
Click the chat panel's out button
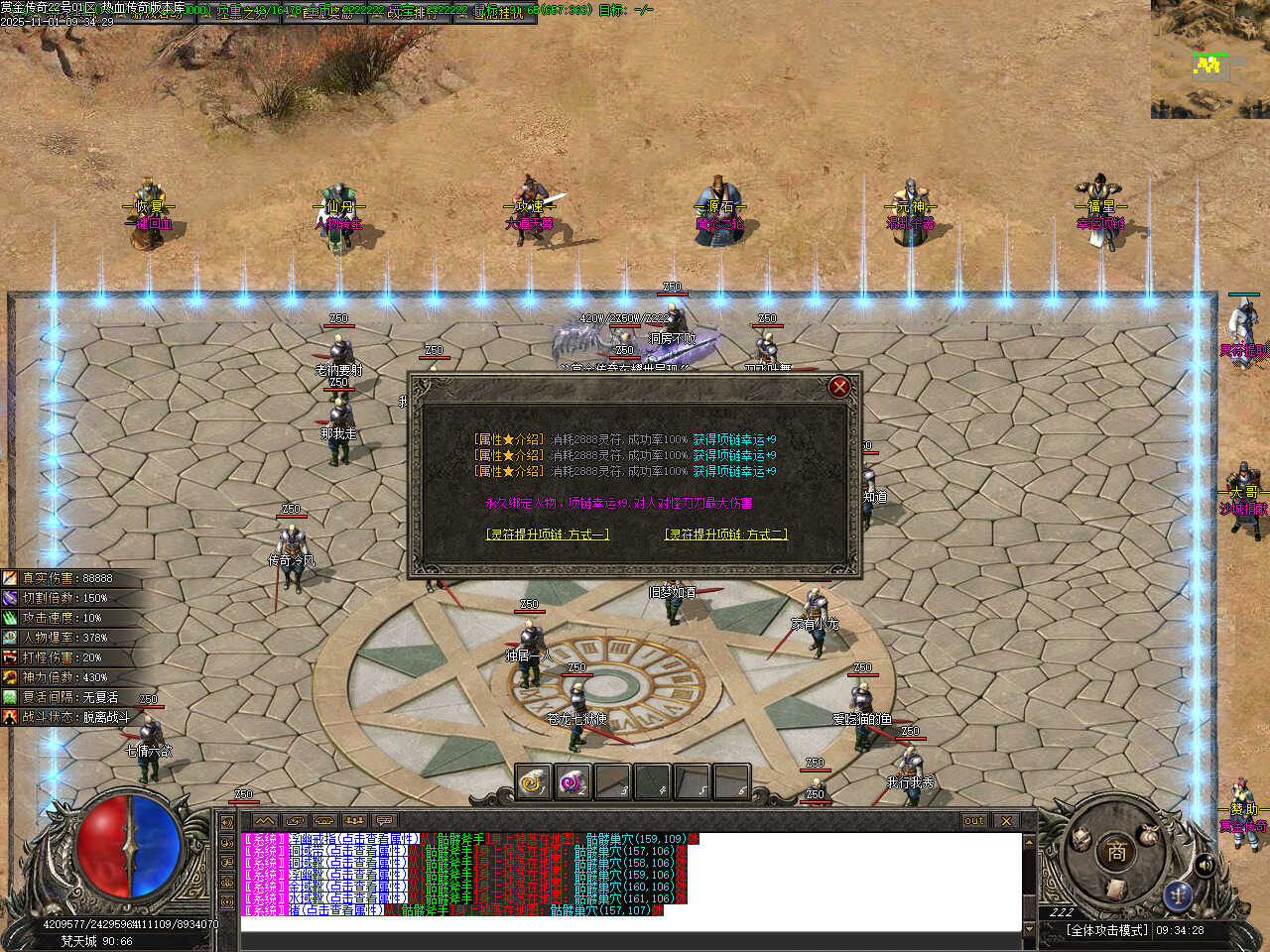click(974, 821)
